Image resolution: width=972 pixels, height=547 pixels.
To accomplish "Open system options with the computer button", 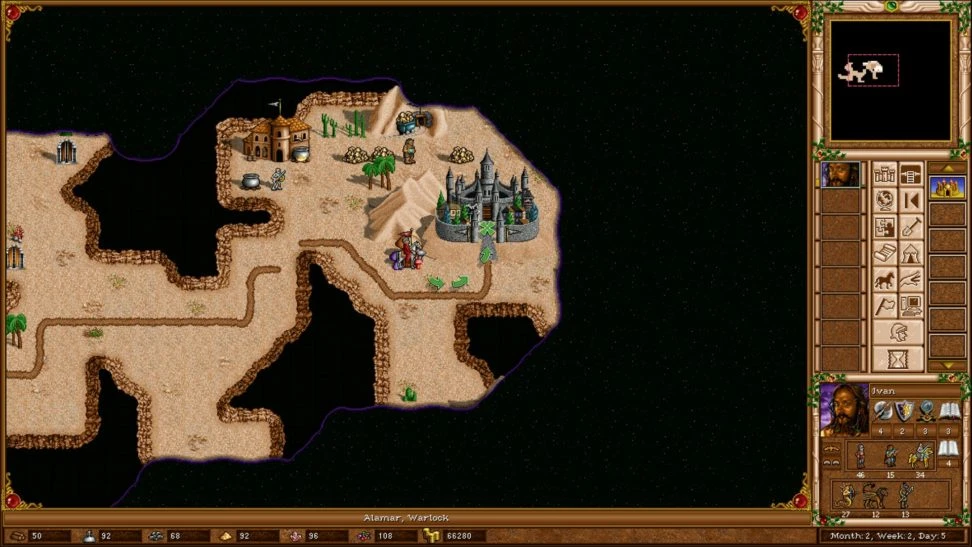I will click(910, 305).
